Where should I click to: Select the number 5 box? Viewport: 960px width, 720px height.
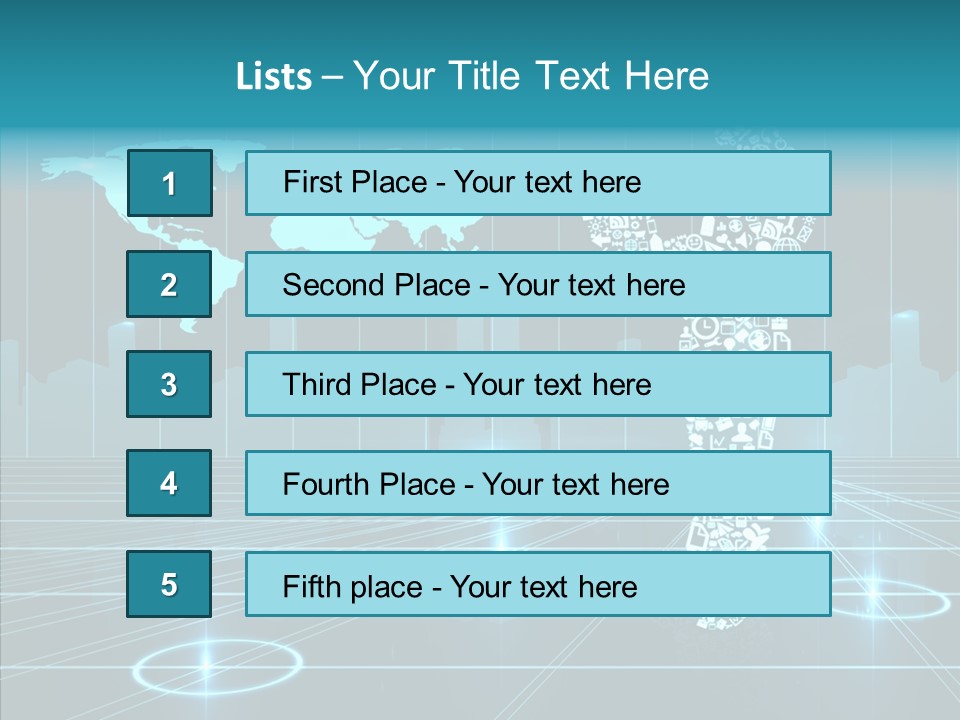pyautogui.click(x=169, y=584)
